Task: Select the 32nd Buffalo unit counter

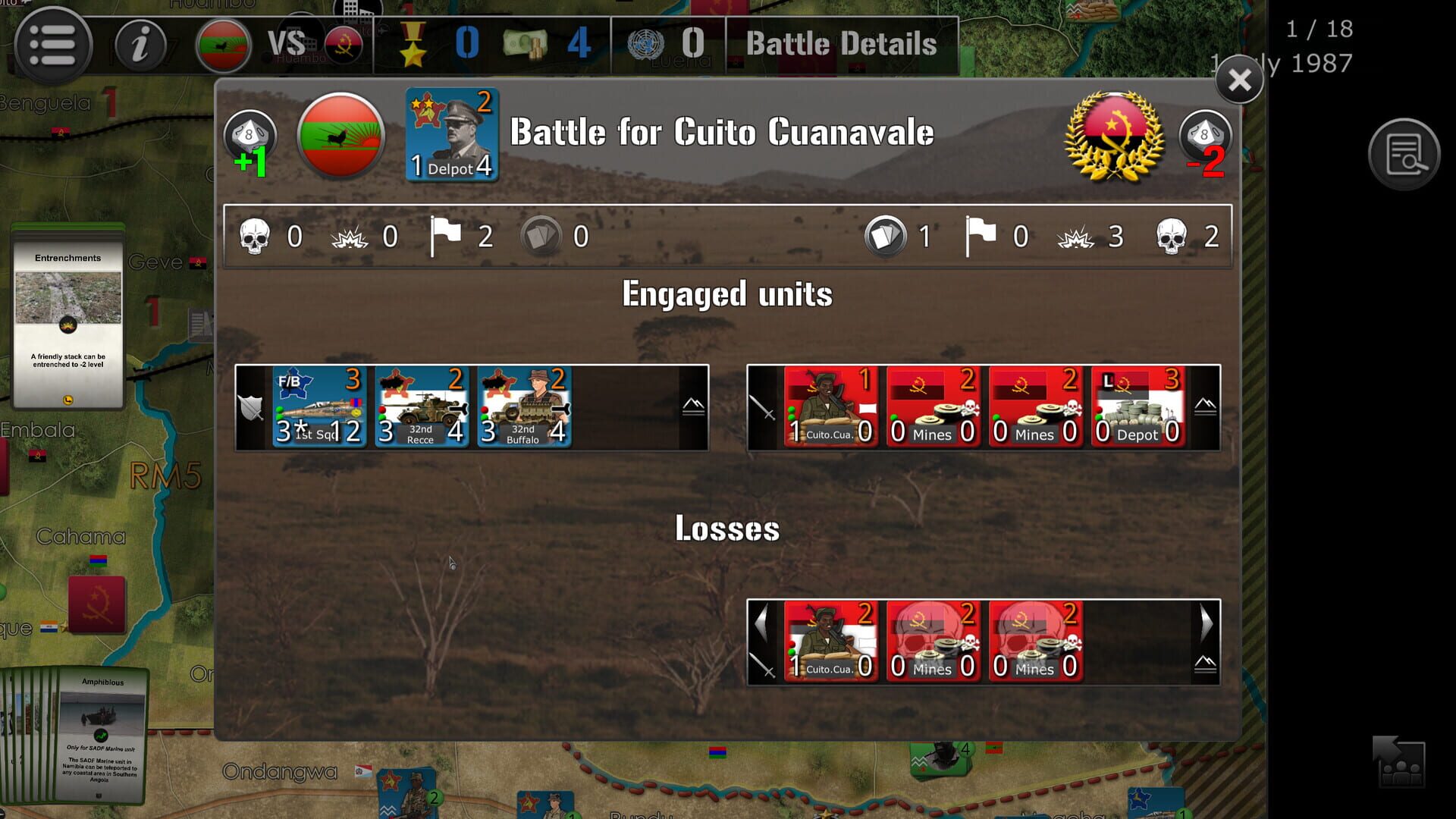Action: [523, 407]
